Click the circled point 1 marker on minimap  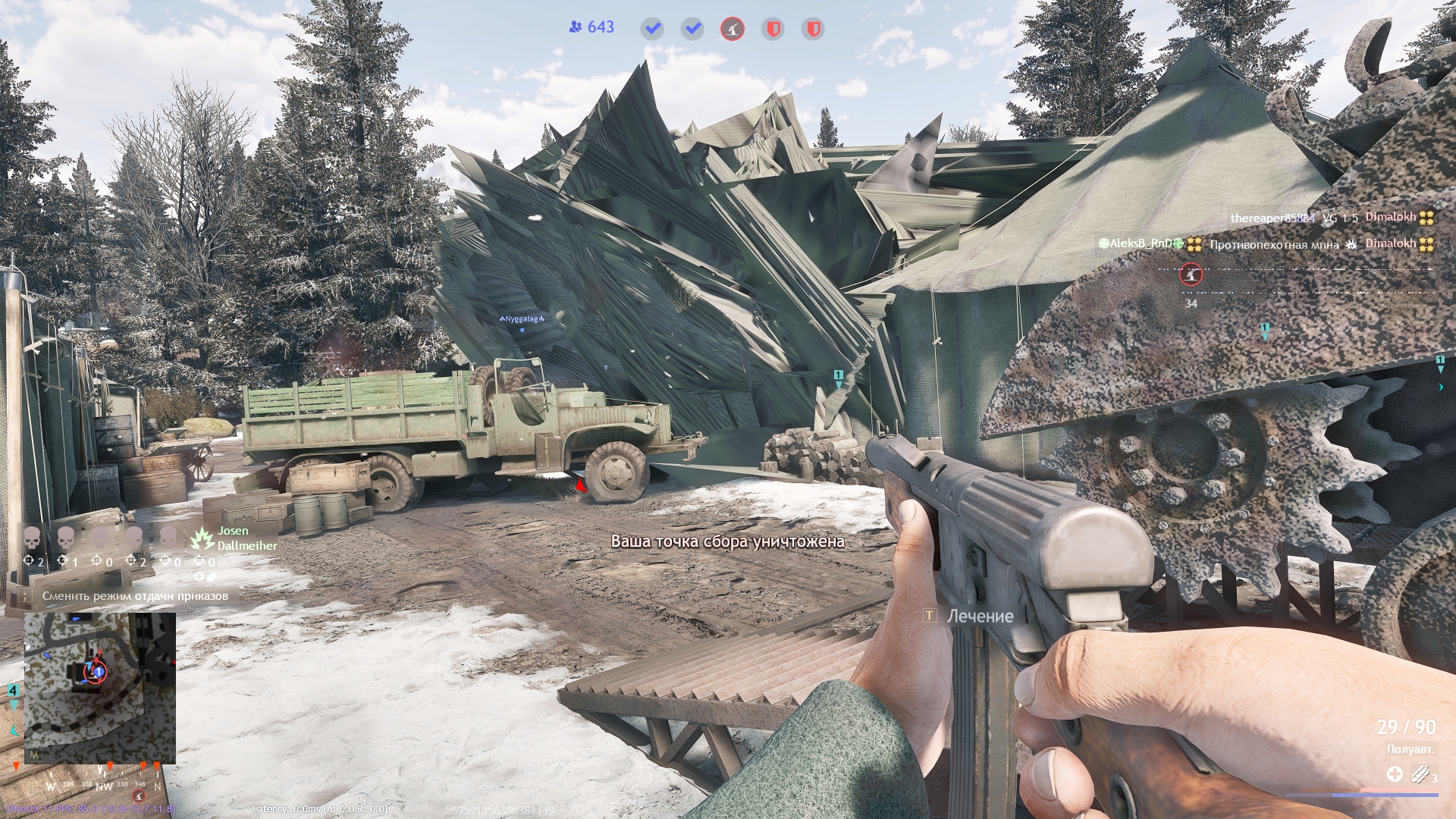(x=96, y=672)
